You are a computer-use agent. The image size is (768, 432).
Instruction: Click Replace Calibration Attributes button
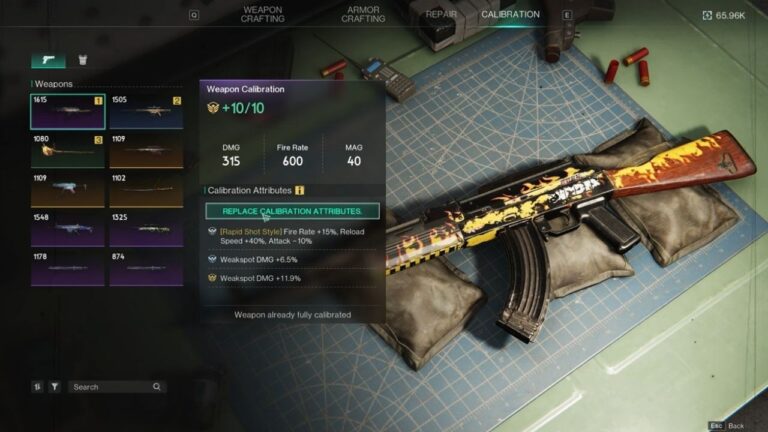pos(292,211)
